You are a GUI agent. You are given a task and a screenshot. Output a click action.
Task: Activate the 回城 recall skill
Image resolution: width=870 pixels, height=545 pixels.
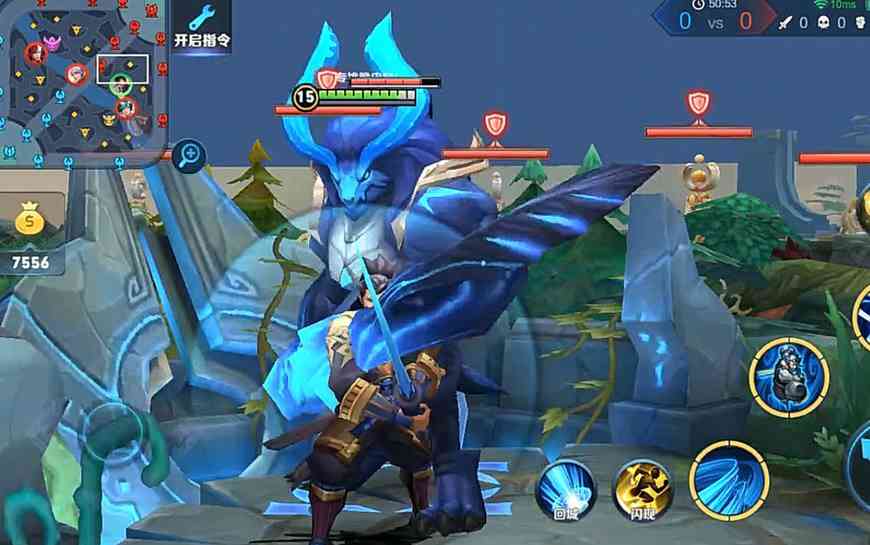point(566,487)
